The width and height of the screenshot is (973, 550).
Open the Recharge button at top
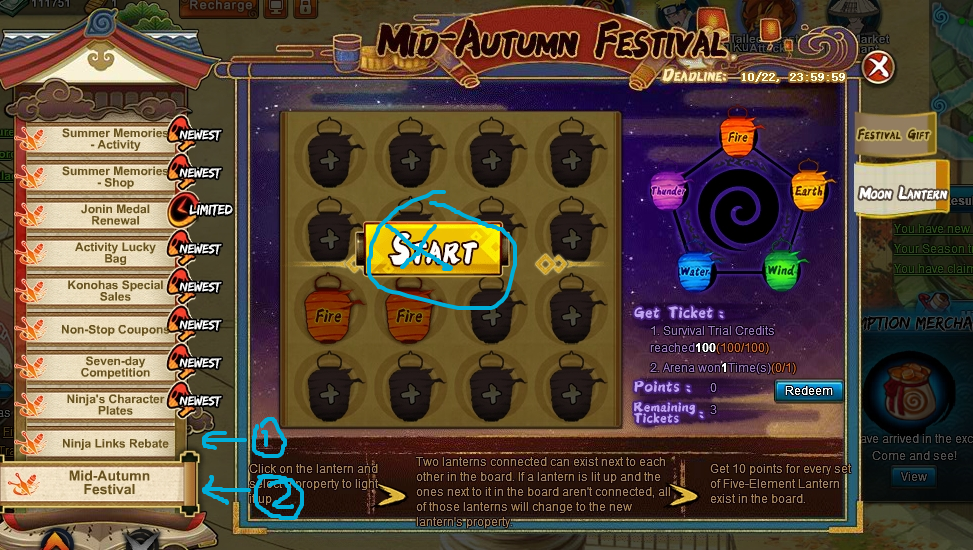(220, 6)
